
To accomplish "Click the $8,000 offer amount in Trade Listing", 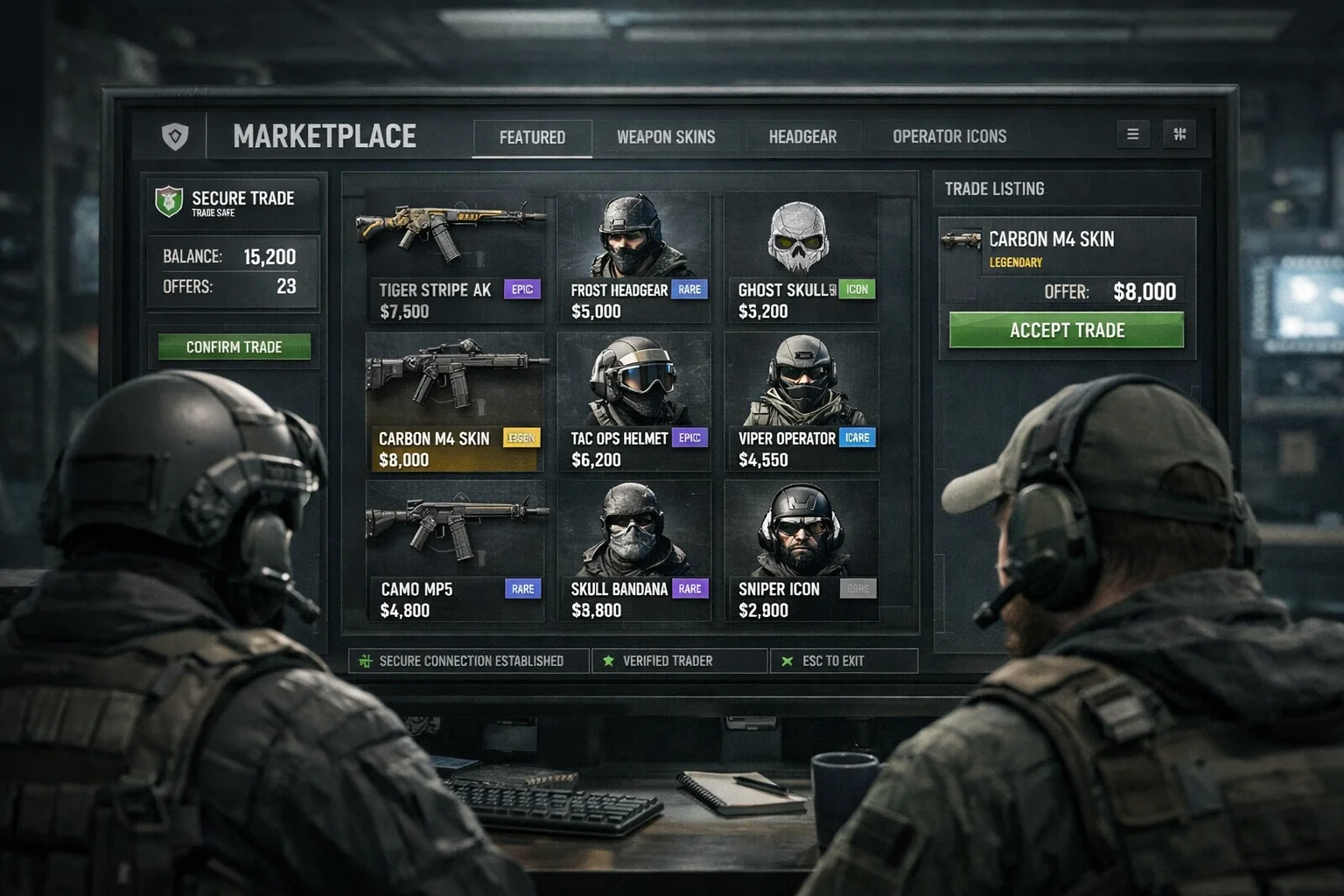I will click(x=1144, y=290).
